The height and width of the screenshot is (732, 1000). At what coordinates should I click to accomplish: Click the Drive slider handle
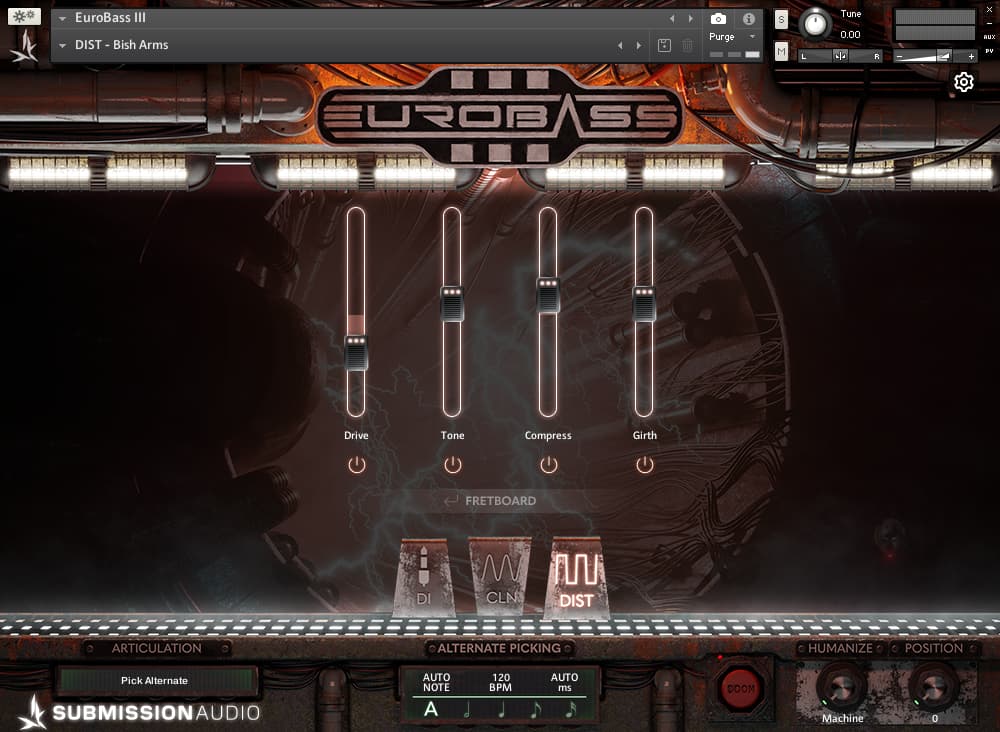[x=356, y=352]
